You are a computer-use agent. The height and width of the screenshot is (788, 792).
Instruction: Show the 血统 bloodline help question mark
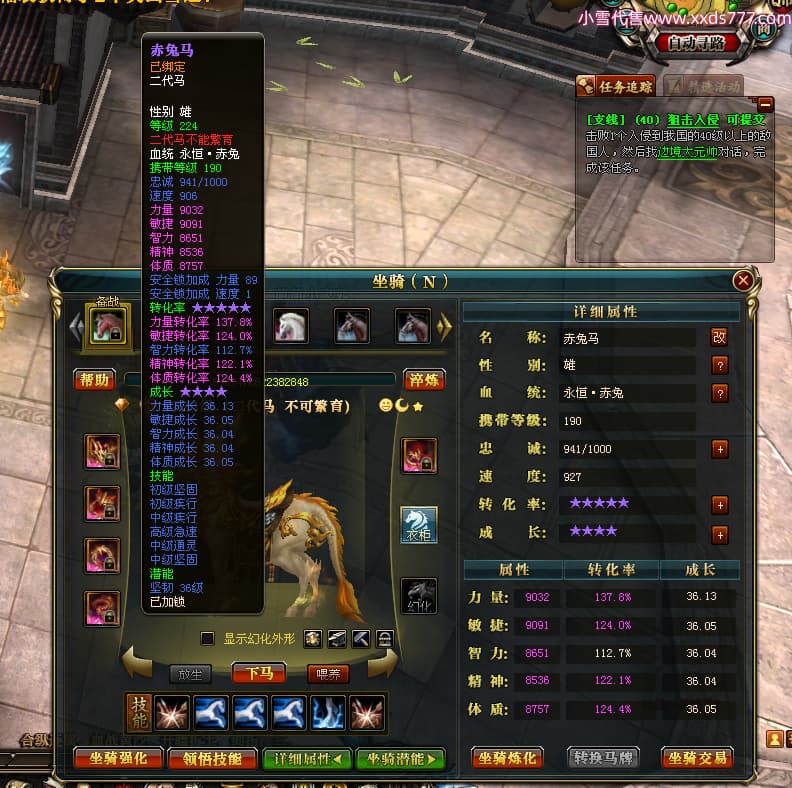[719, 393]
